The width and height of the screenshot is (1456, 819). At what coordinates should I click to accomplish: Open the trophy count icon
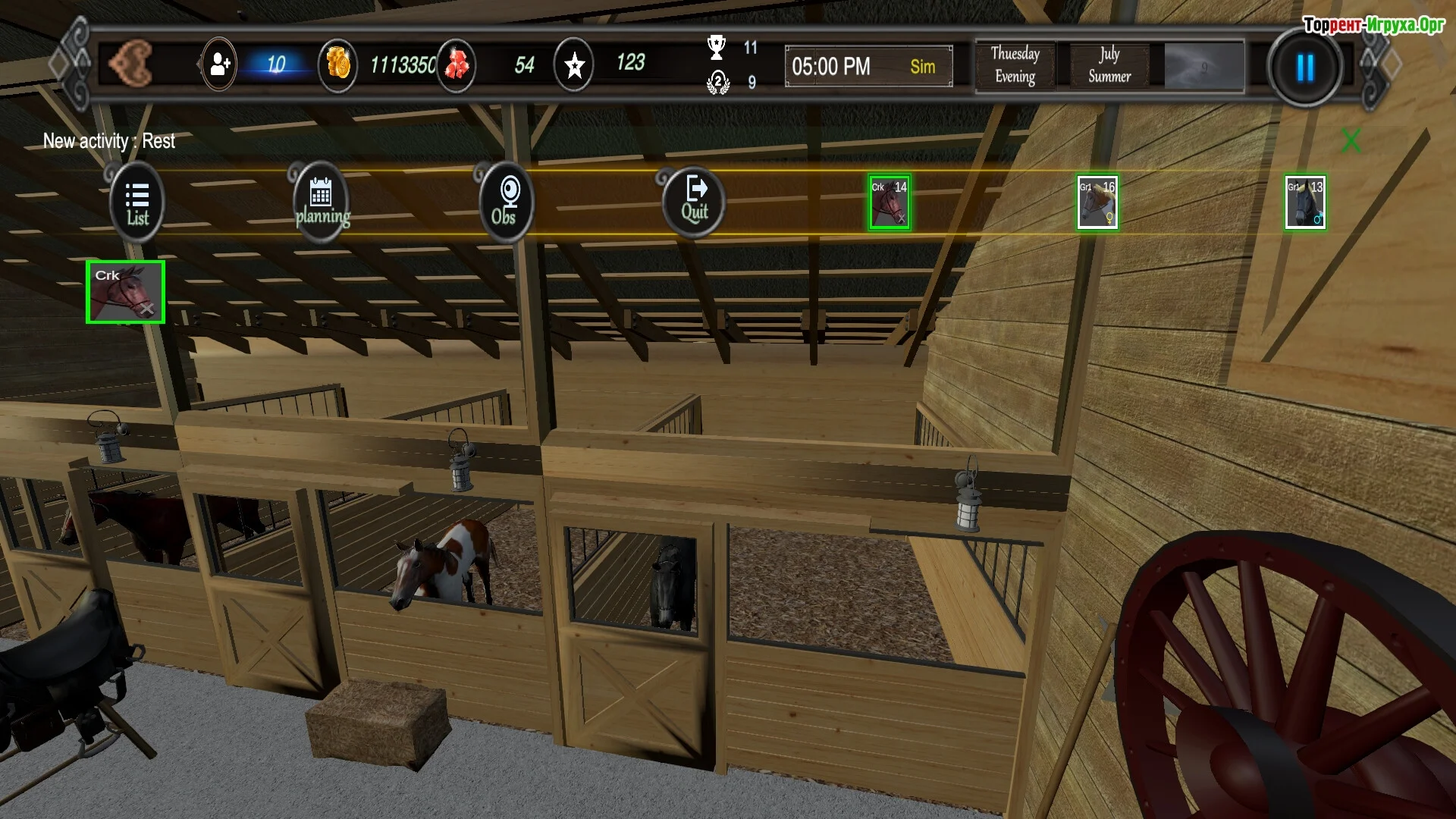point(717,48)
